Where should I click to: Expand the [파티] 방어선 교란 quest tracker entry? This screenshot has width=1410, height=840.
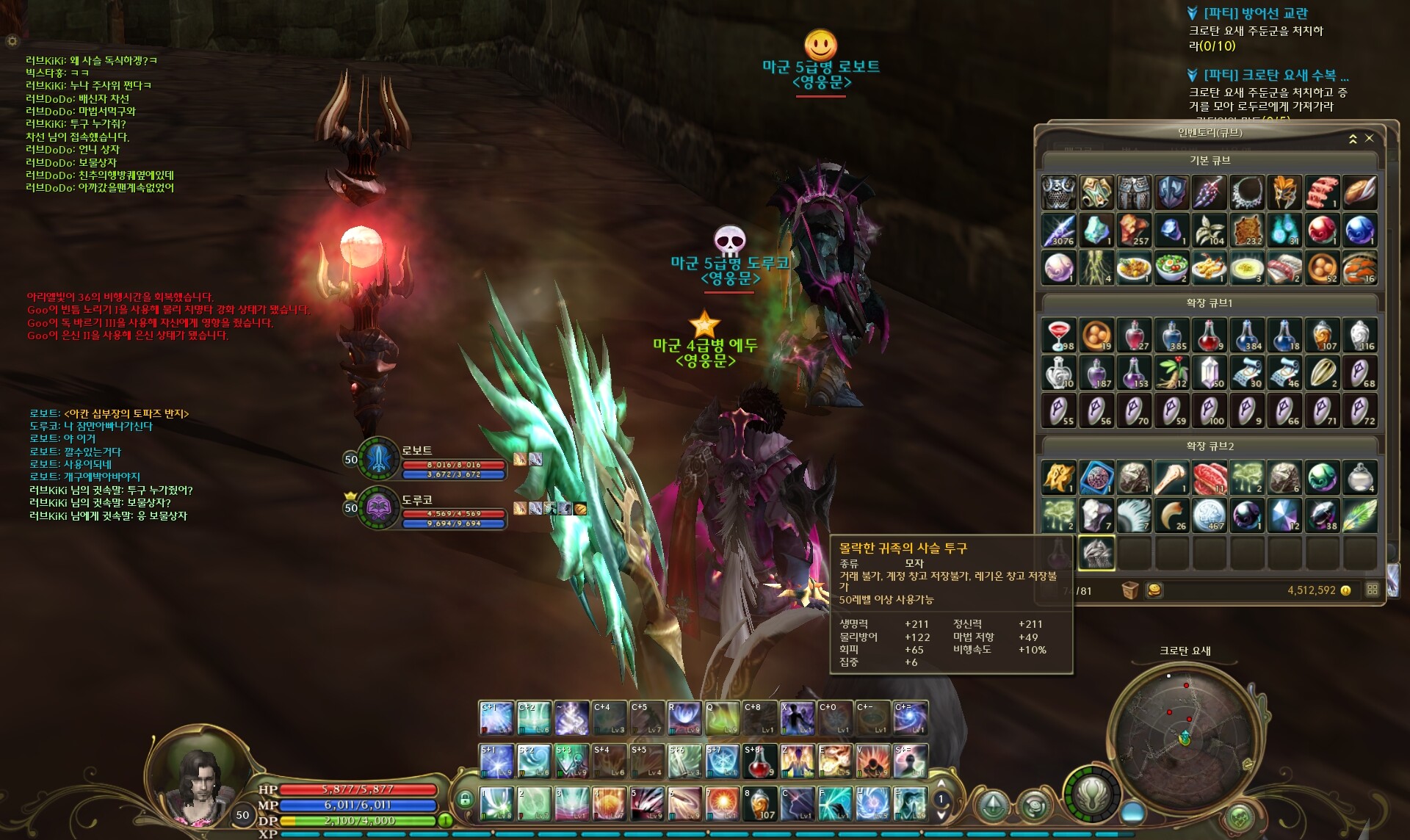pyautogui.click(x=1193, y=13)
